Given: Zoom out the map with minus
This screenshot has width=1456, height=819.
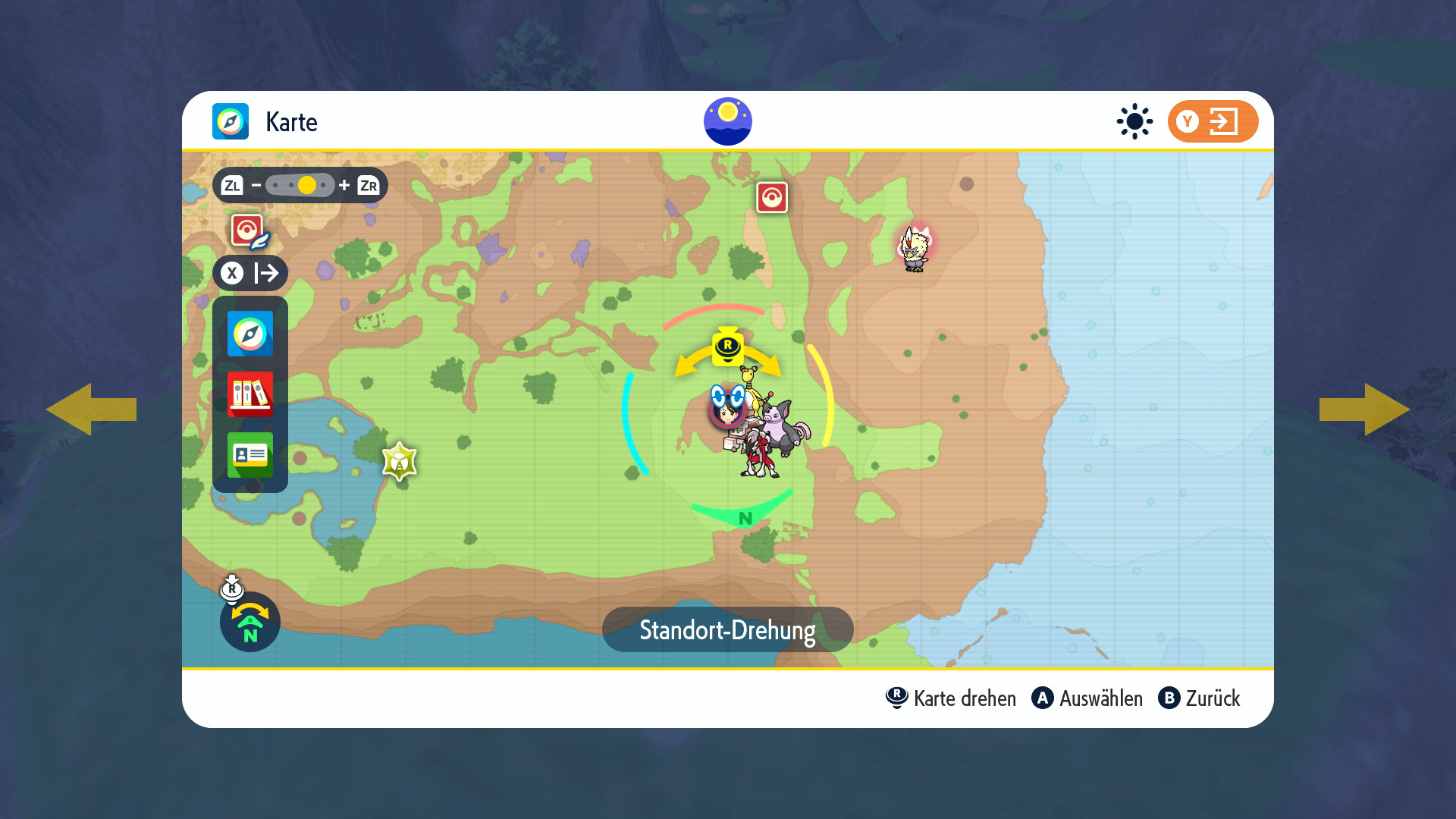Looking at the screenshot, I should pyautogui.click(x=256, y=185).
